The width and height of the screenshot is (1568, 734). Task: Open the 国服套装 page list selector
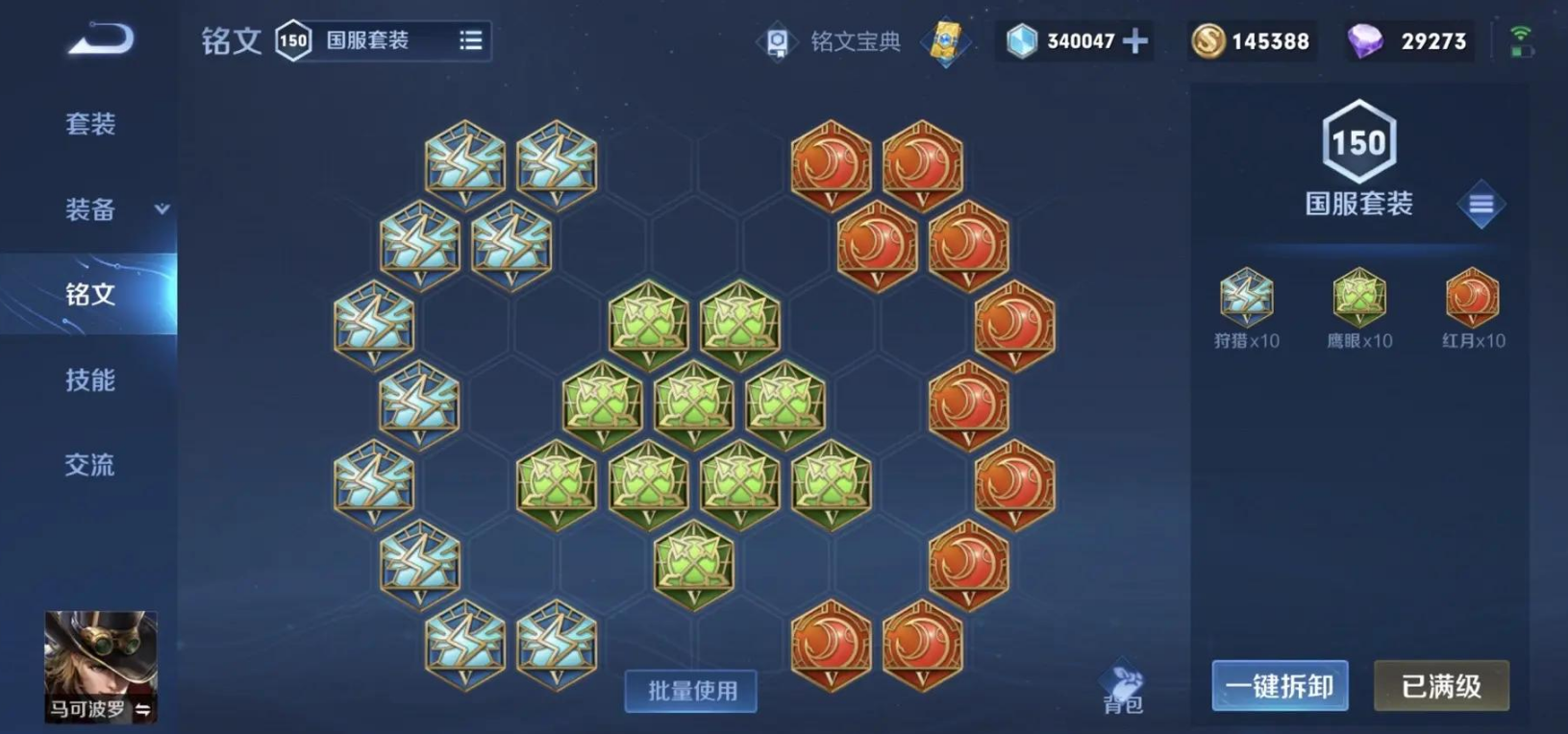coord(470,41)
